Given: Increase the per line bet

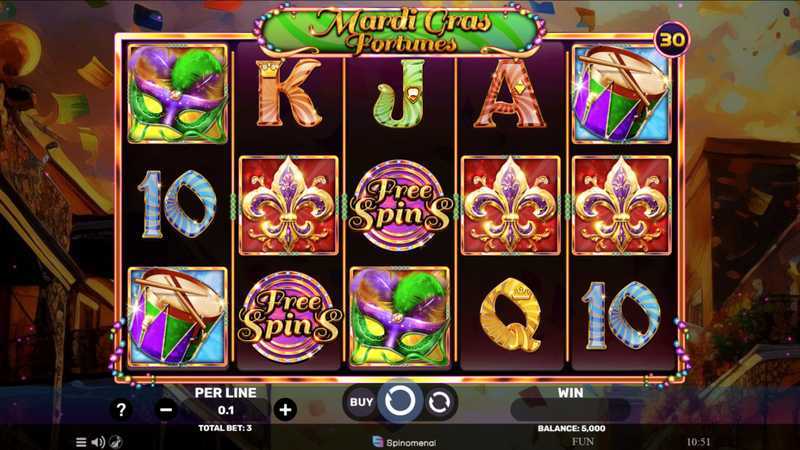Looking at the screenshot, I should pyautogui.click(x=285, y=409).
